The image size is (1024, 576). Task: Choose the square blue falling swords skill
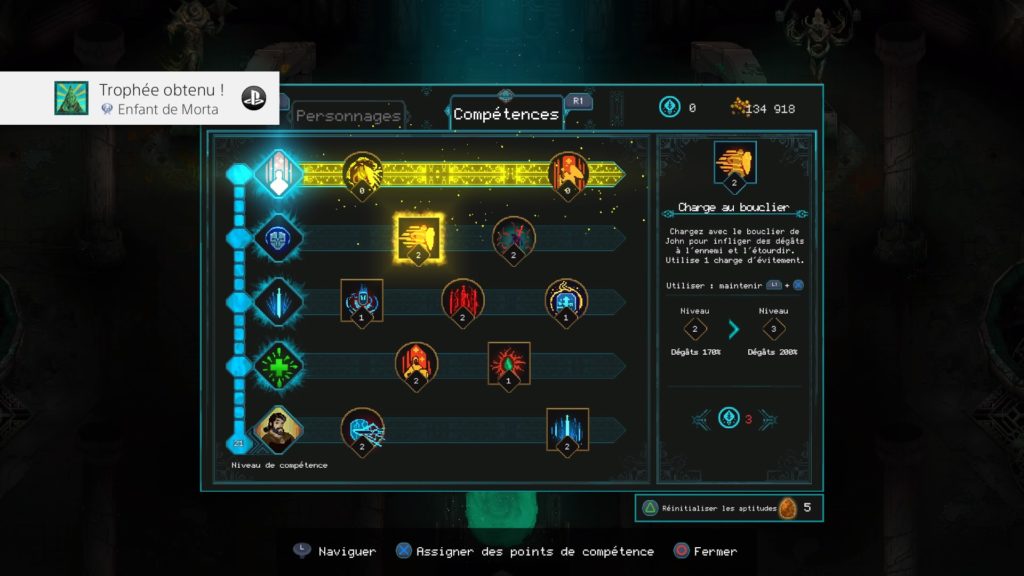click(x=567, y=429)
